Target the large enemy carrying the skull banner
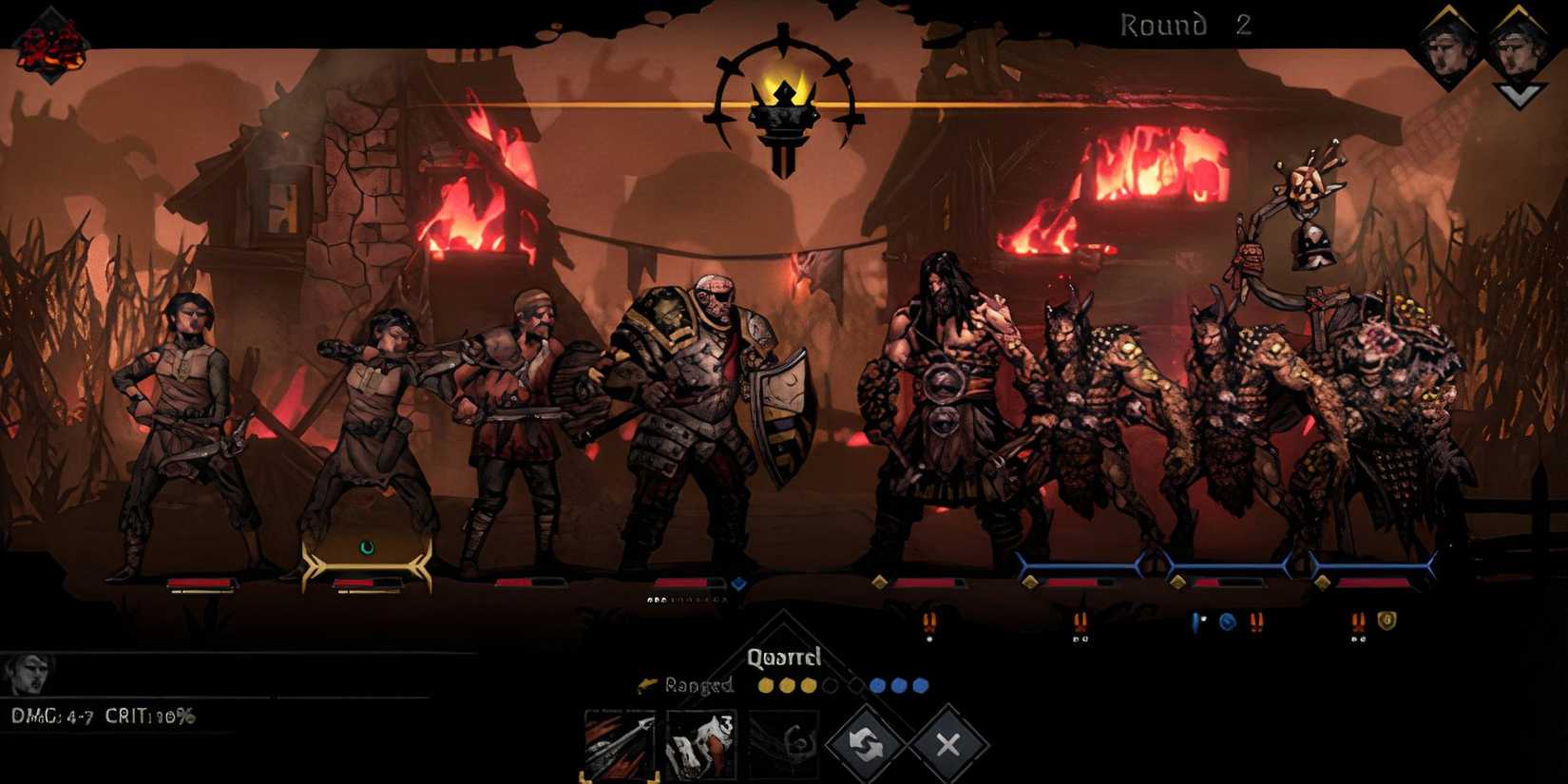Viewport: 1568px width, 784px height. pos(1368,409)
